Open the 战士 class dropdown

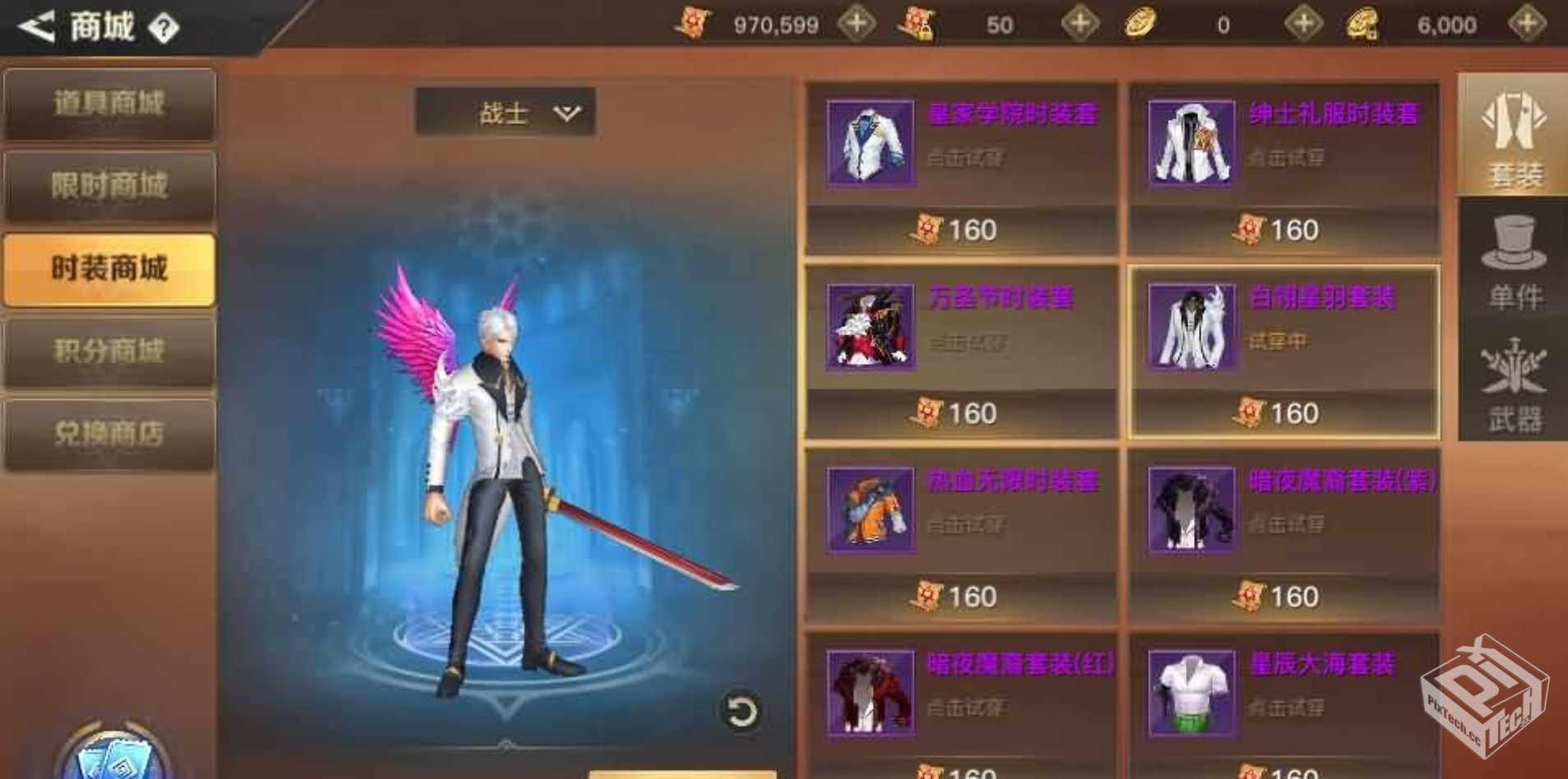click(505, 113)
